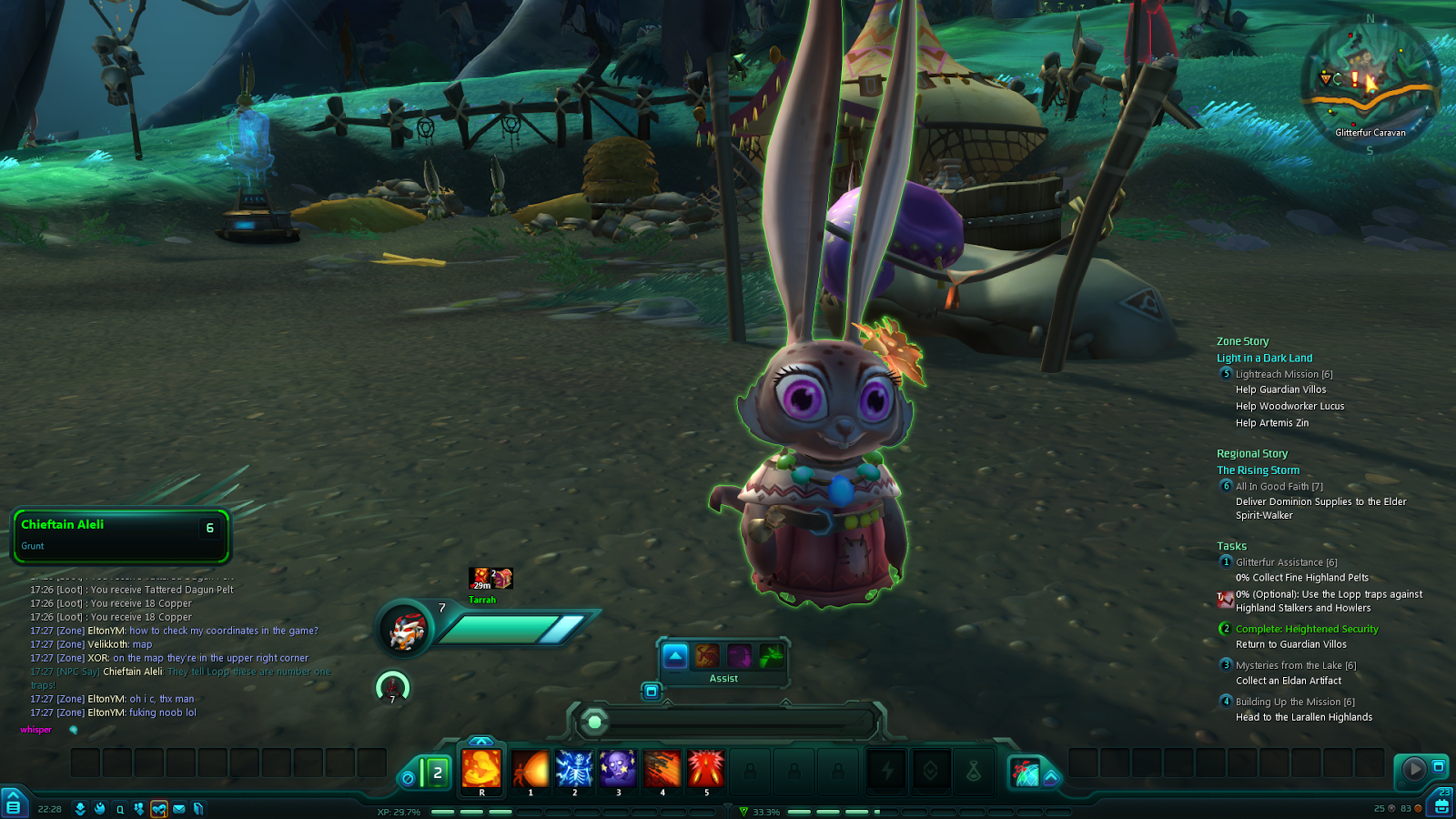Select Complete: Heightened Security quest entry
The height and width of the screenshot is (819, 1456).
[1306, 629]
